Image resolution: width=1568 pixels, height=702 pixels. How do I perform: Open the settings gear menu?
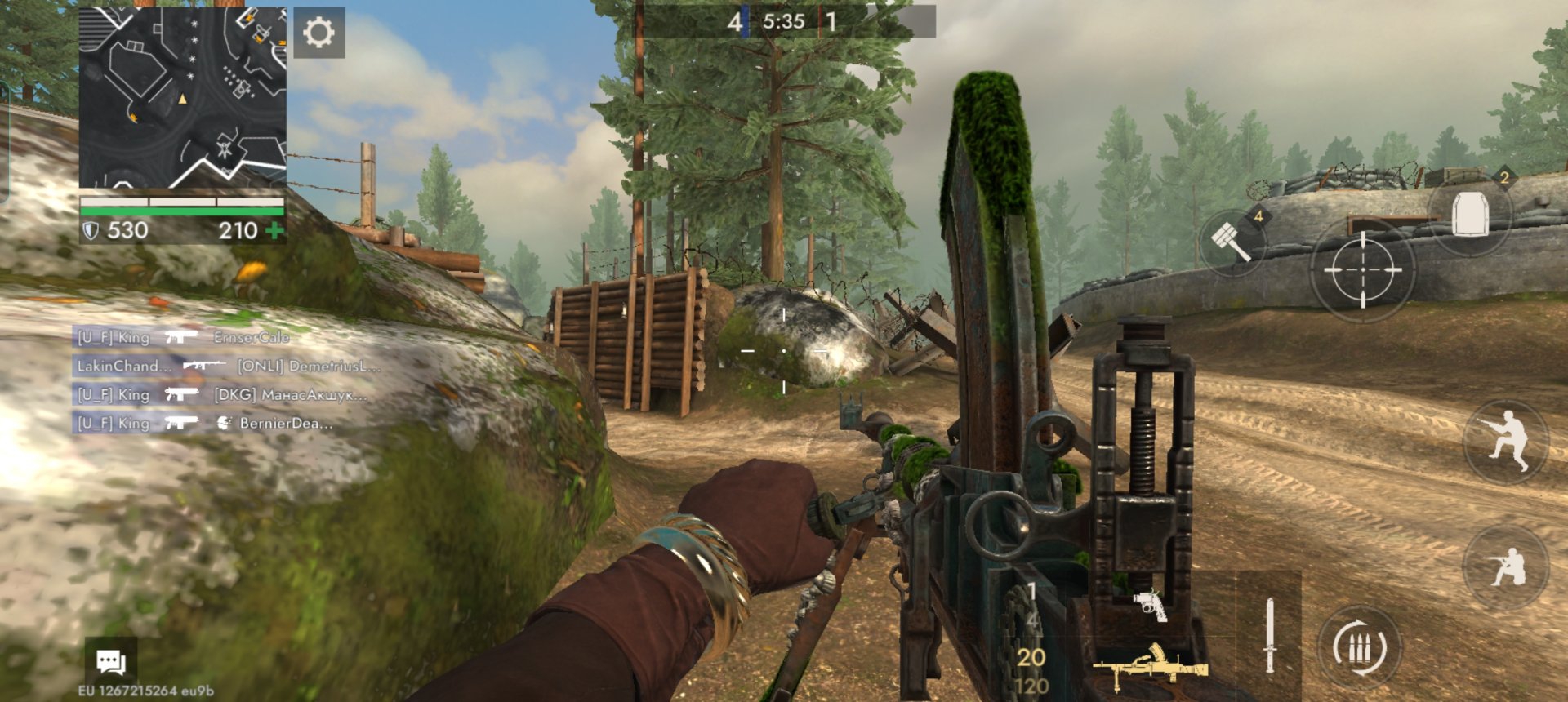pos(318,33)
